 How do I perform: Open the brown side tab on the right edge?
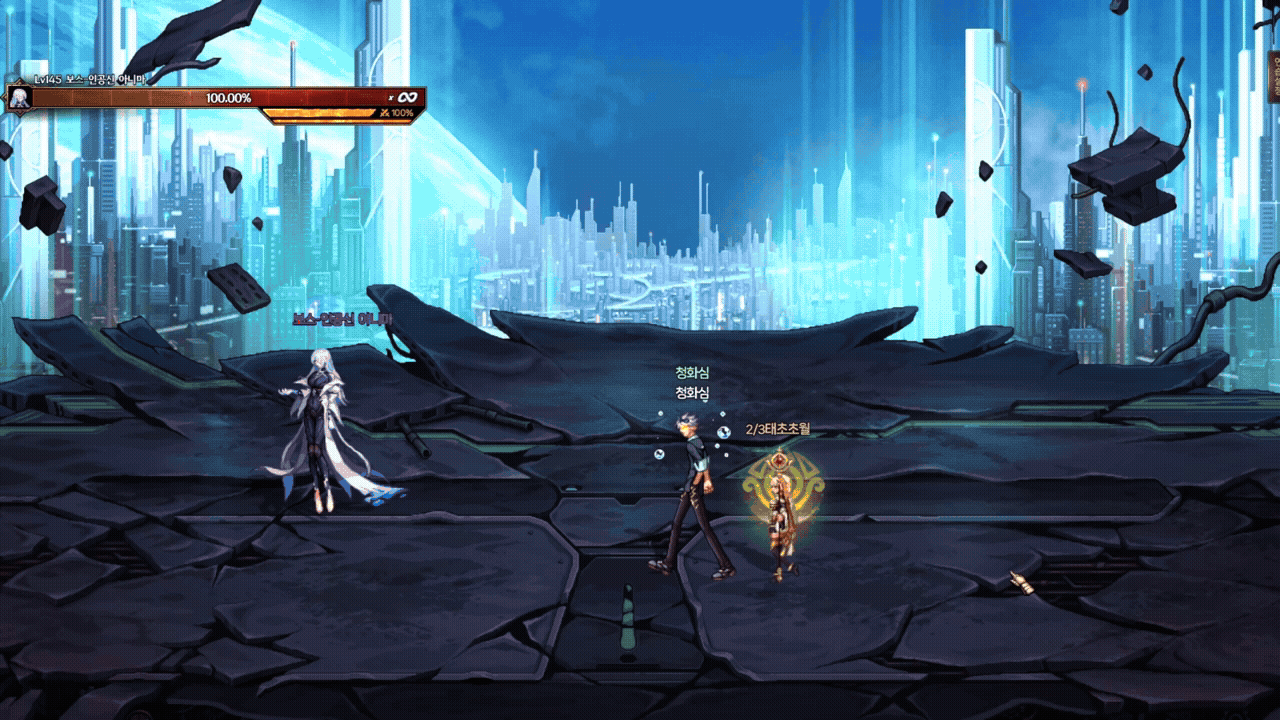[1274, 76]
